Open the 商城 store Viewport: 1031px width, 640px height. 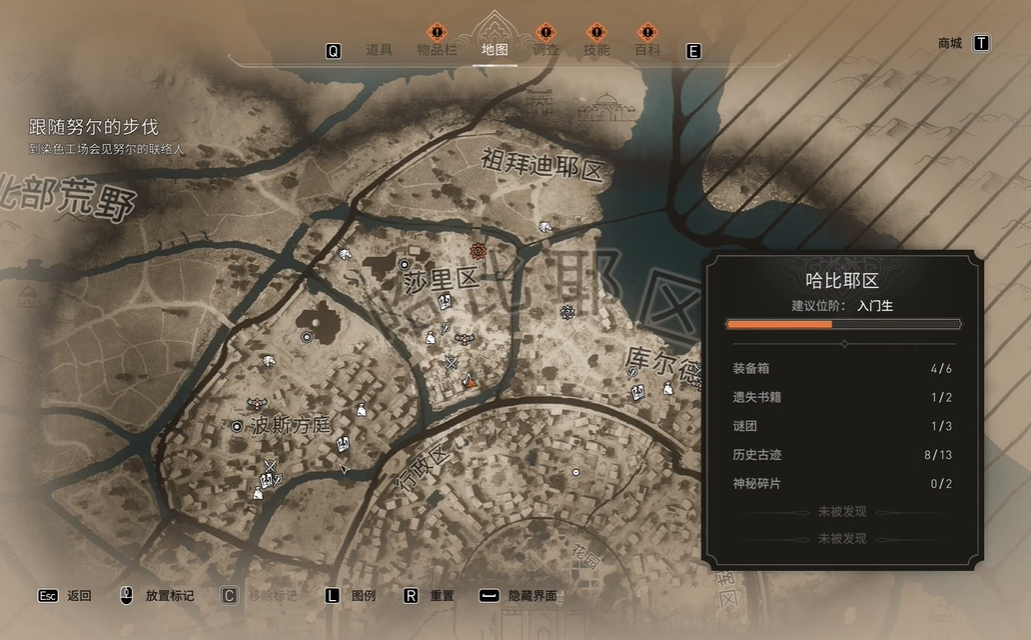(950, 43)
